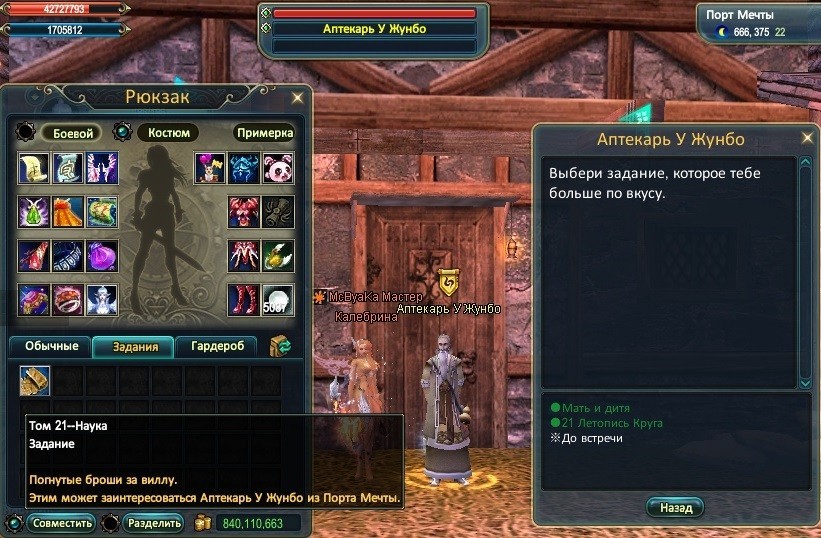Select the red boots equipment slot
Image resolution: width=821 pixels, height=538 pixels.
[x=243, y=299]
